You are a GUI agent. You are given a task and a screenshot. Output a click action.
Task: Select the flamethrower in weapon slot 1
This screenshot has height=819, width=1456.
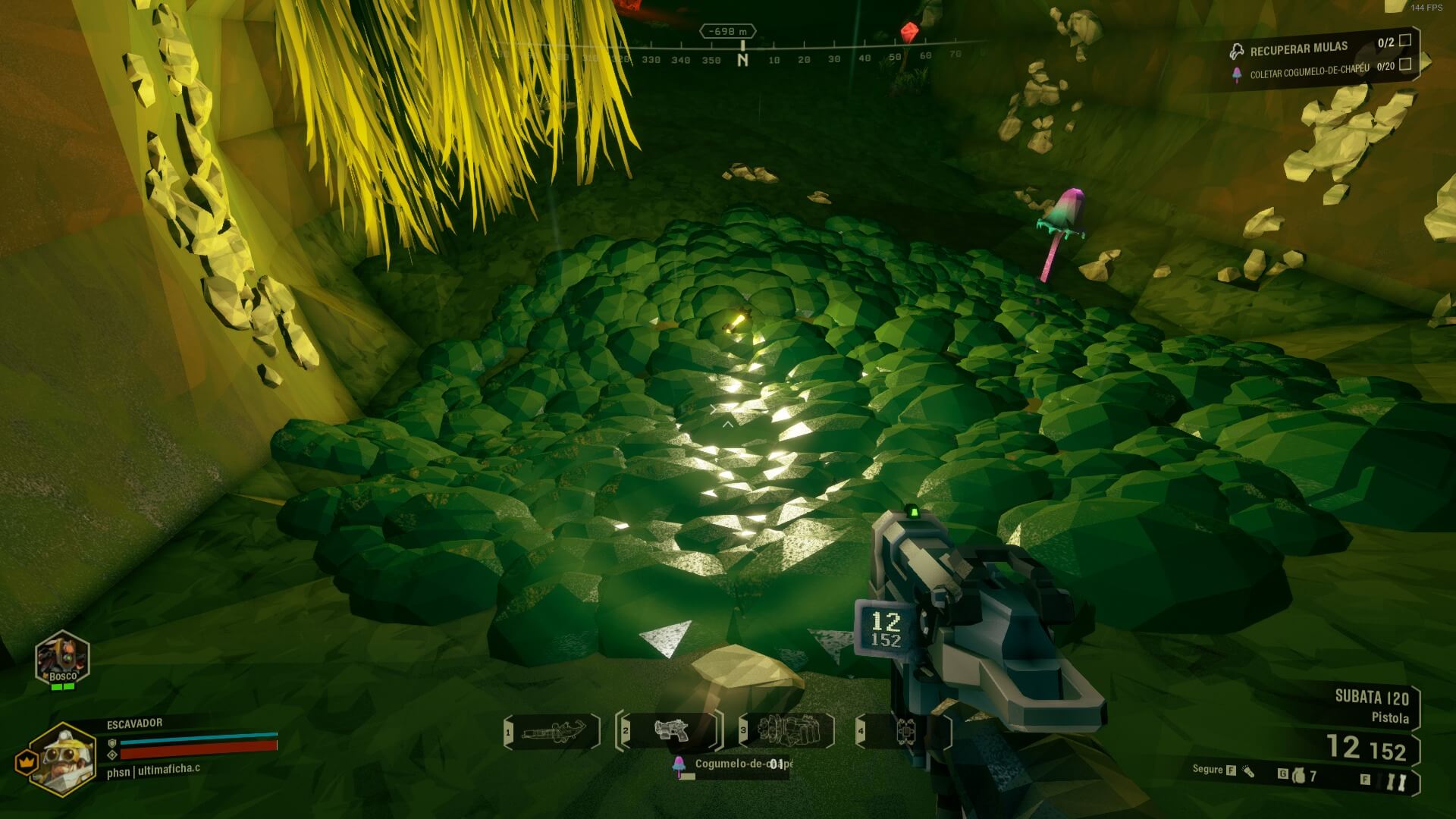(552, 732)
